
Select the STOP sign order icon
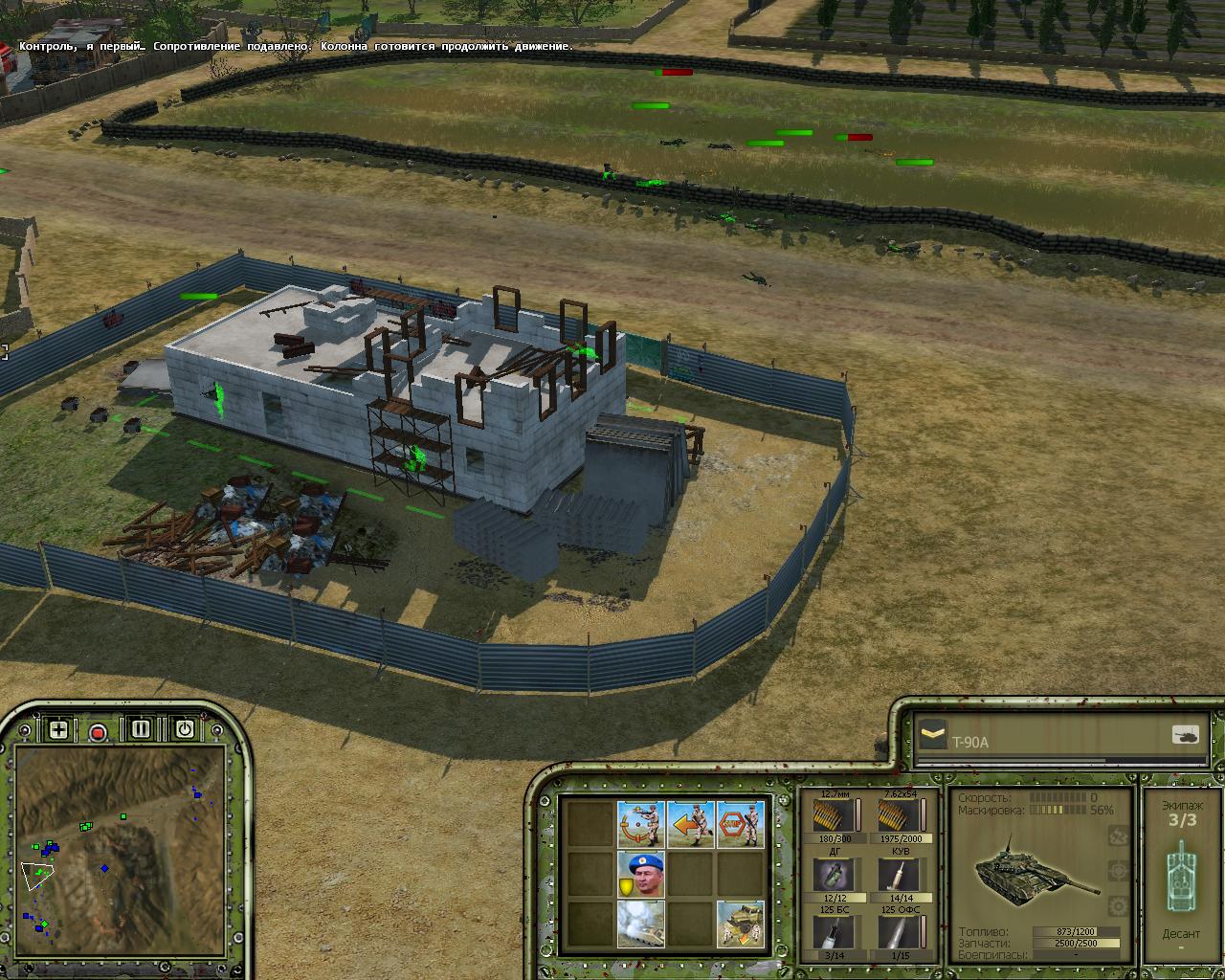click(741, 824)
